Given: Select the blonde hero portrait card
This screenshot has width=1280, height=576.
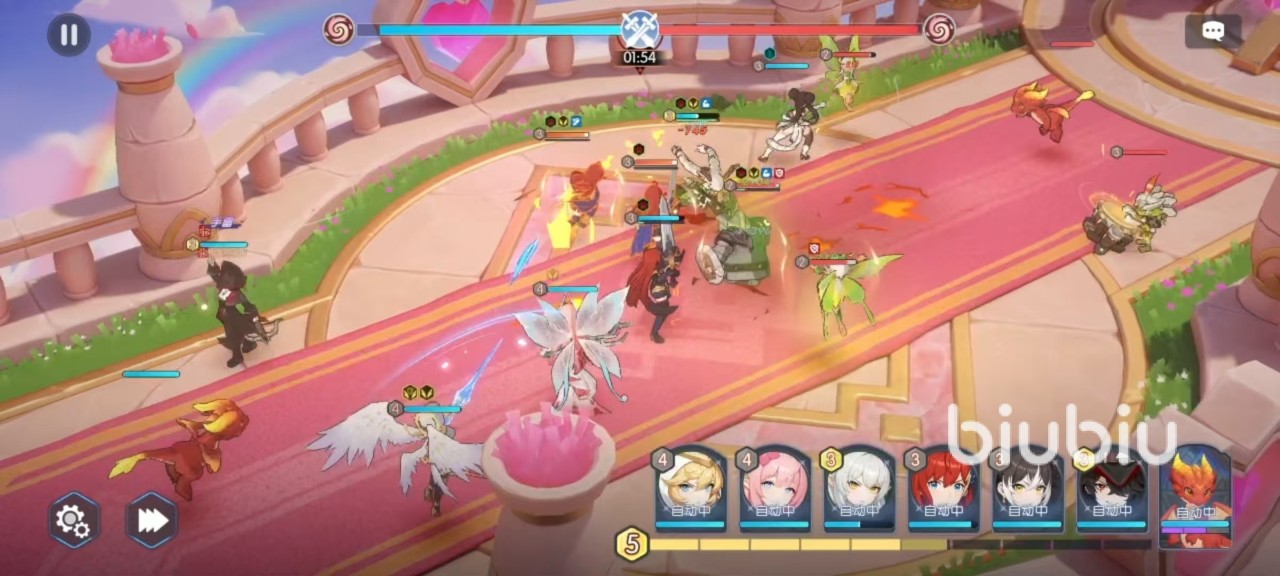Looking at the screenshot, I should pos(690,488).
